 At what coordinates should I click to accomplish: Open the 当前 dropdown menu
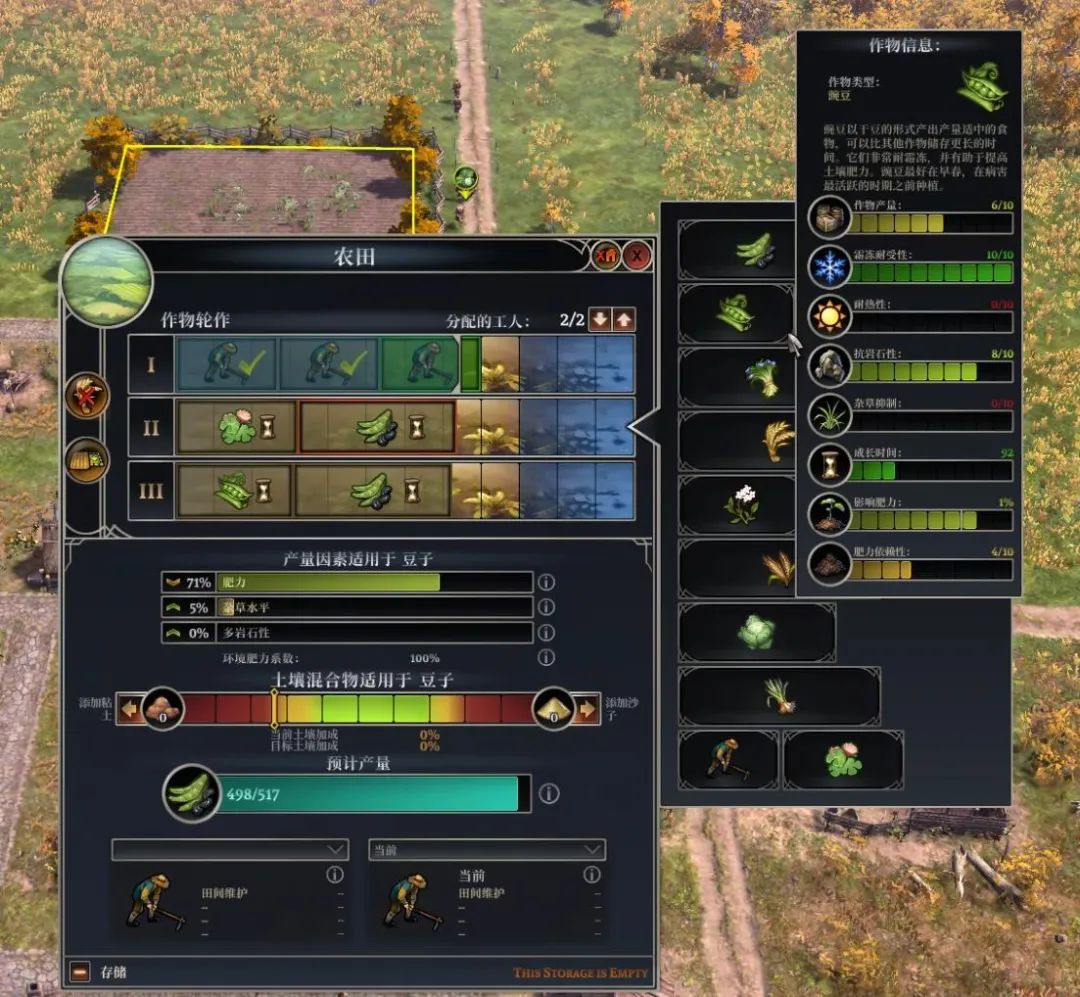(x=487, y=849)
